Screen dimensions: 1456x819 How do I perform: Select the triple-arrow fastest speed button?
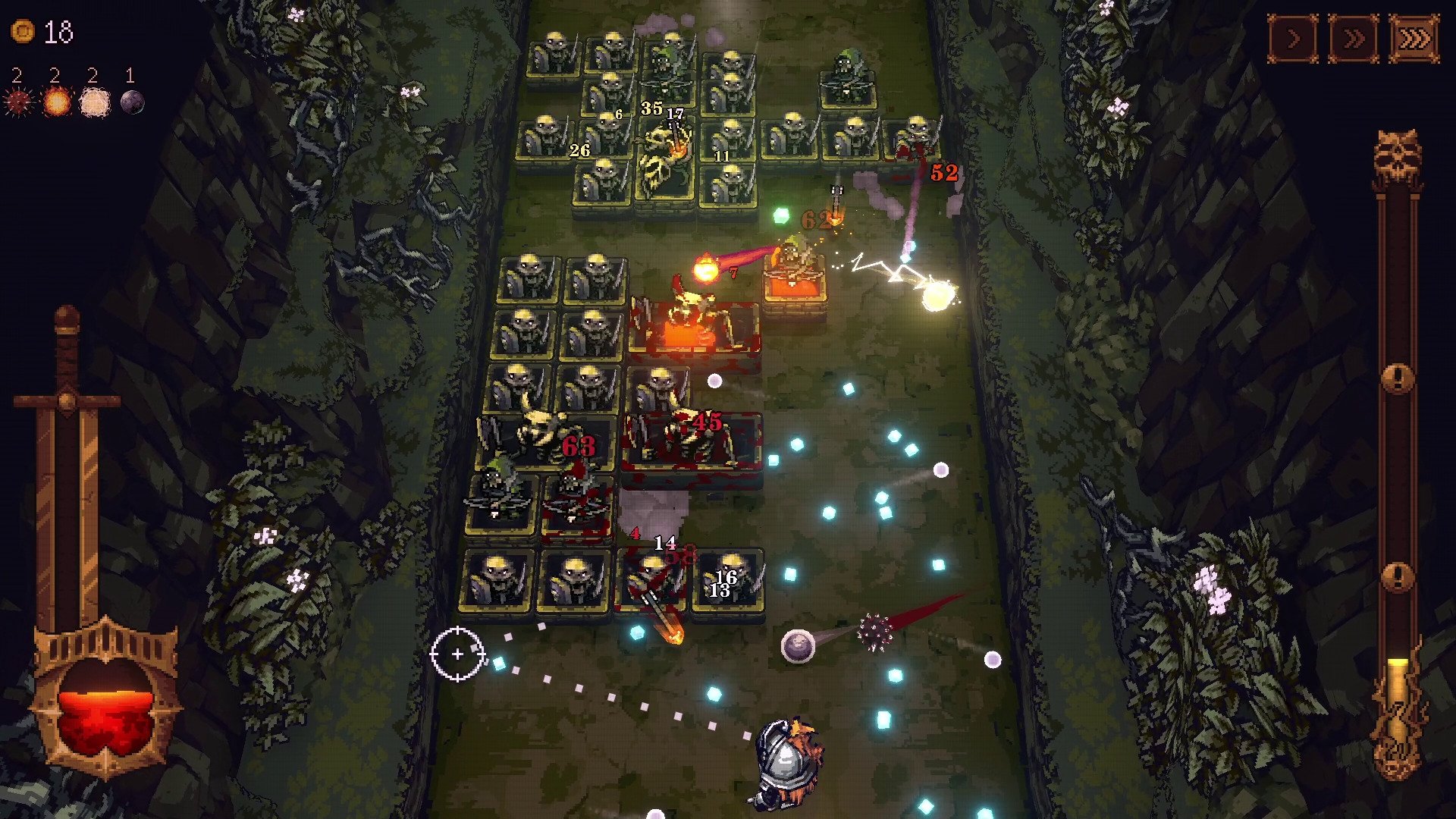click(1414, 37)
